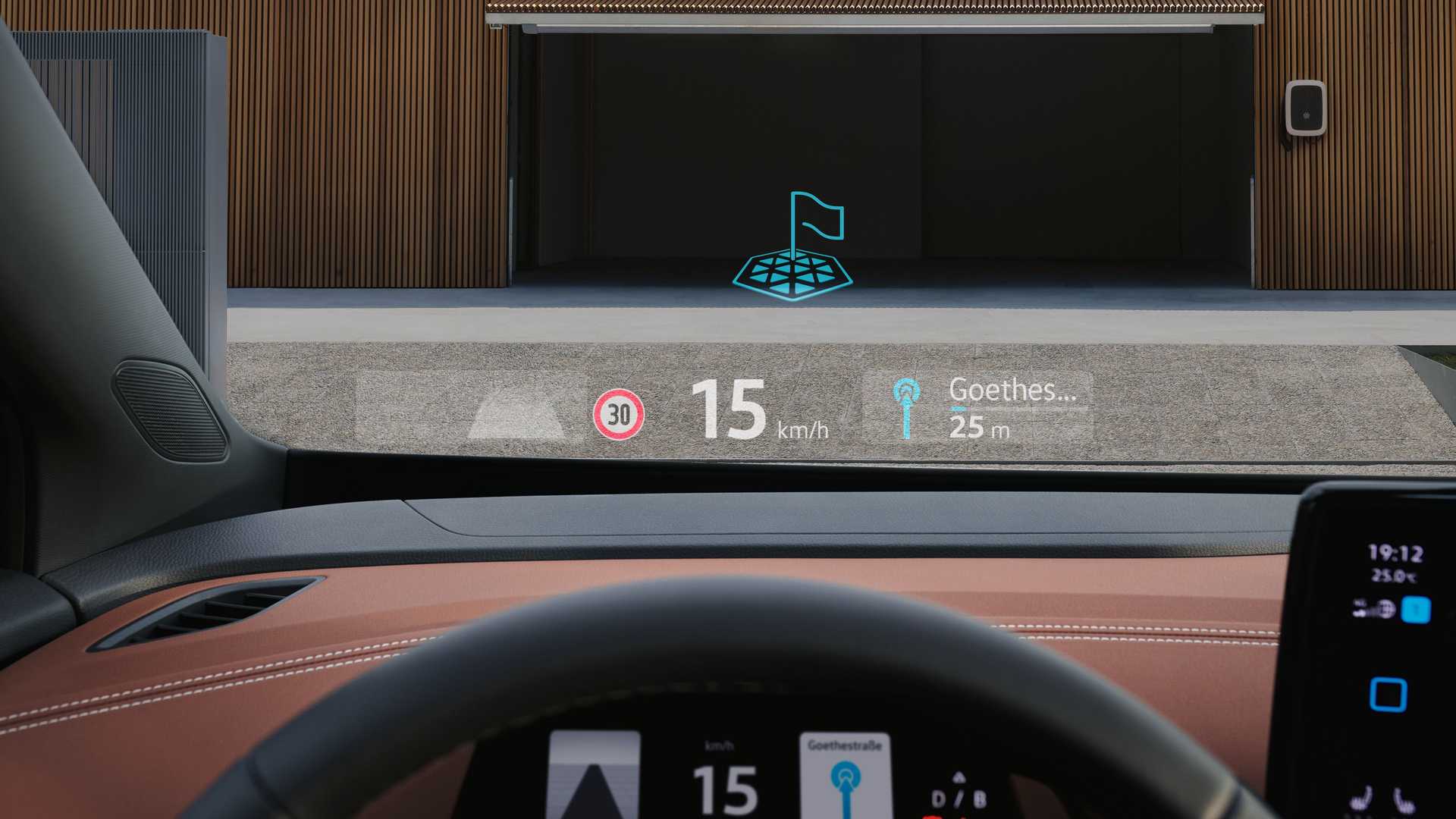Image resolution: width=1456 pixels, height=819 pixels.
Task: Tap the solid blue tile on the touchscreen
Action: click(1415, 610)
